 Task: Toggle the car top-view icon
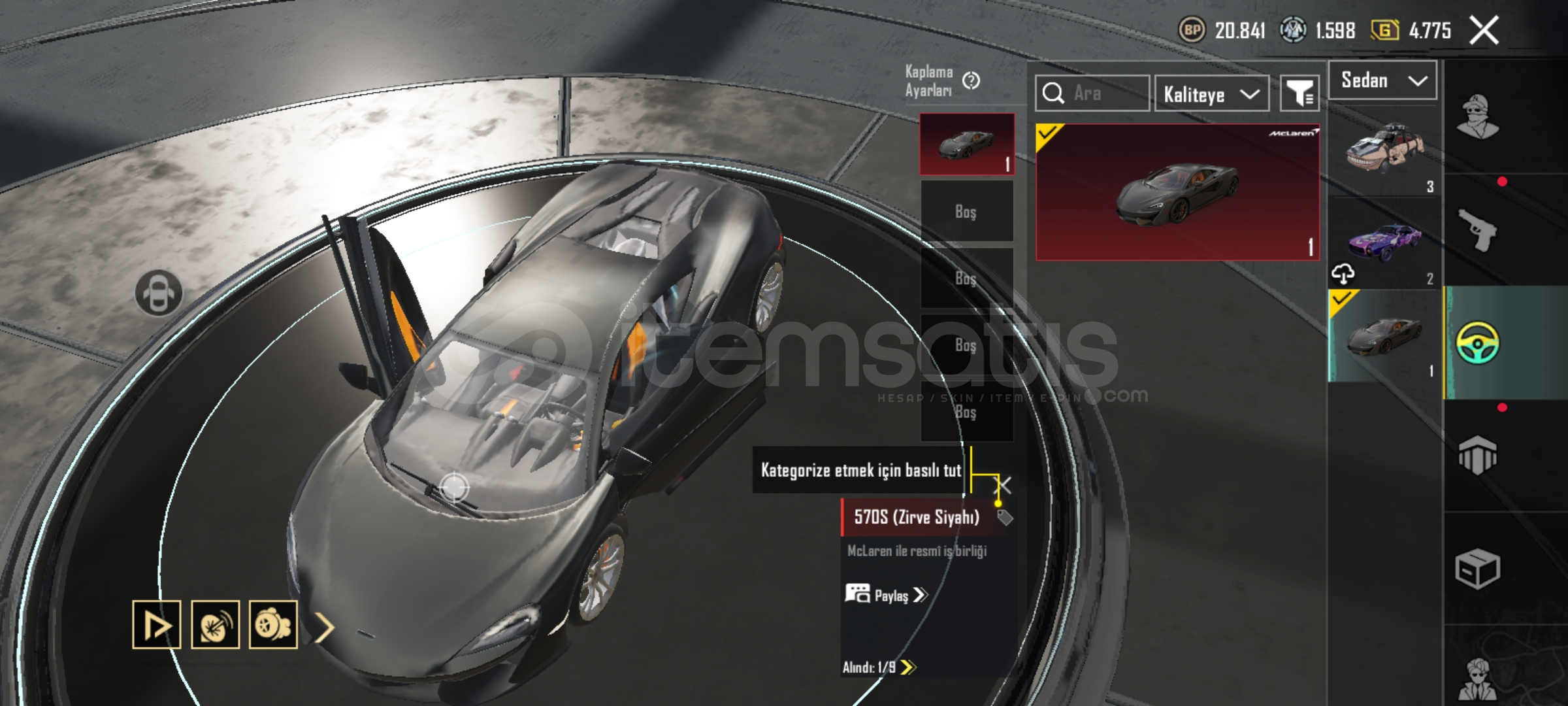click(x=159, y=293)
